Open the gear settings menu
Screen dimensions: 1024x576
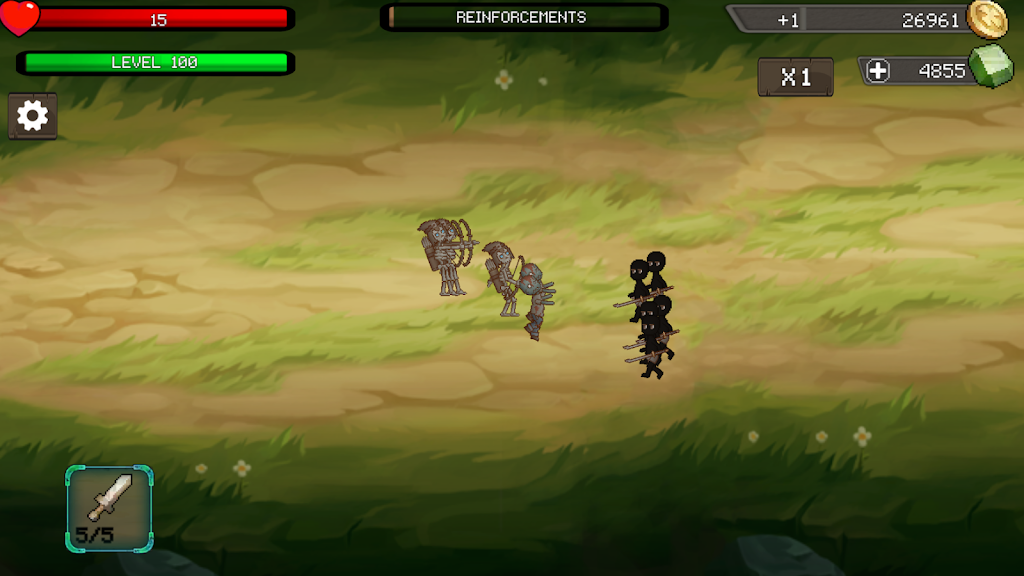tap(33, 116)
